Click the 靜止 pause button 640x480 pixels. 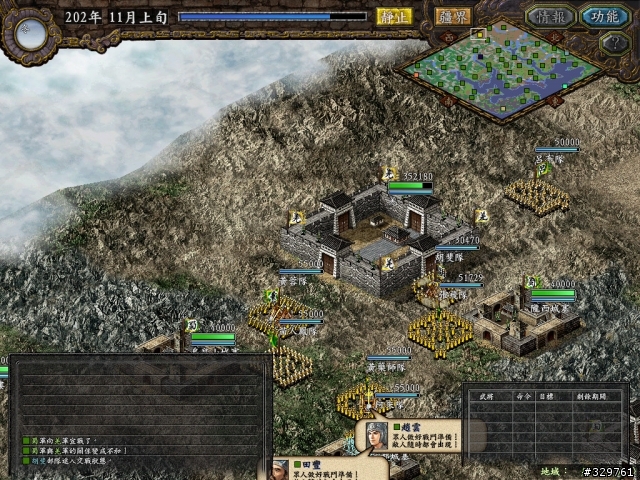(x=394, y=16)
